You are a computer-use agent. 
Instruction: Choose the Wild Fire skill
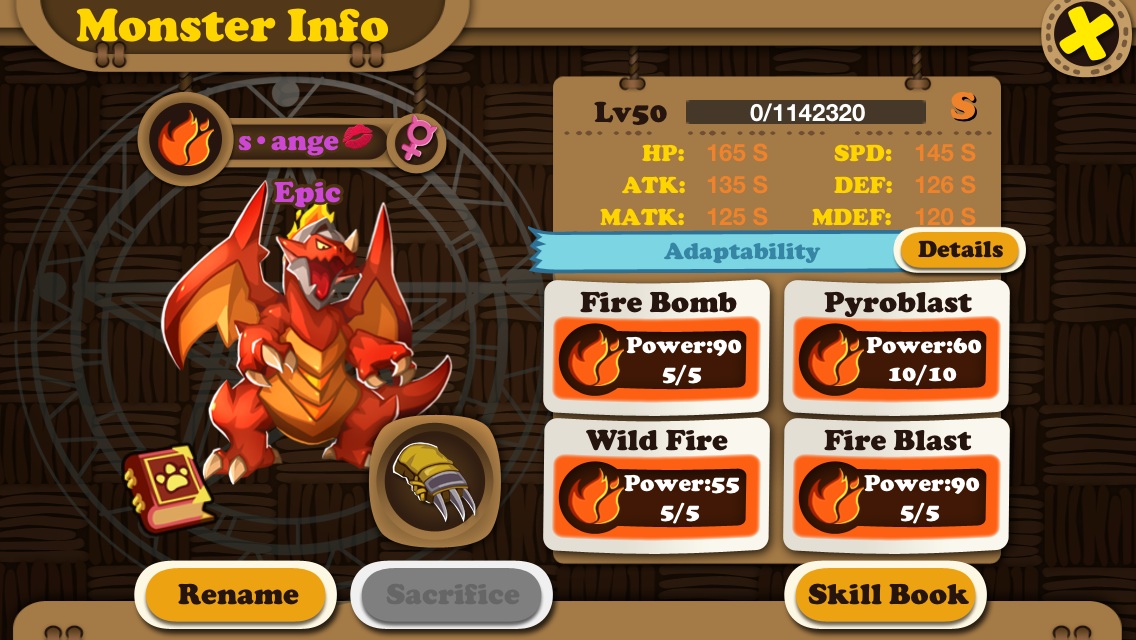coord(657,485)
